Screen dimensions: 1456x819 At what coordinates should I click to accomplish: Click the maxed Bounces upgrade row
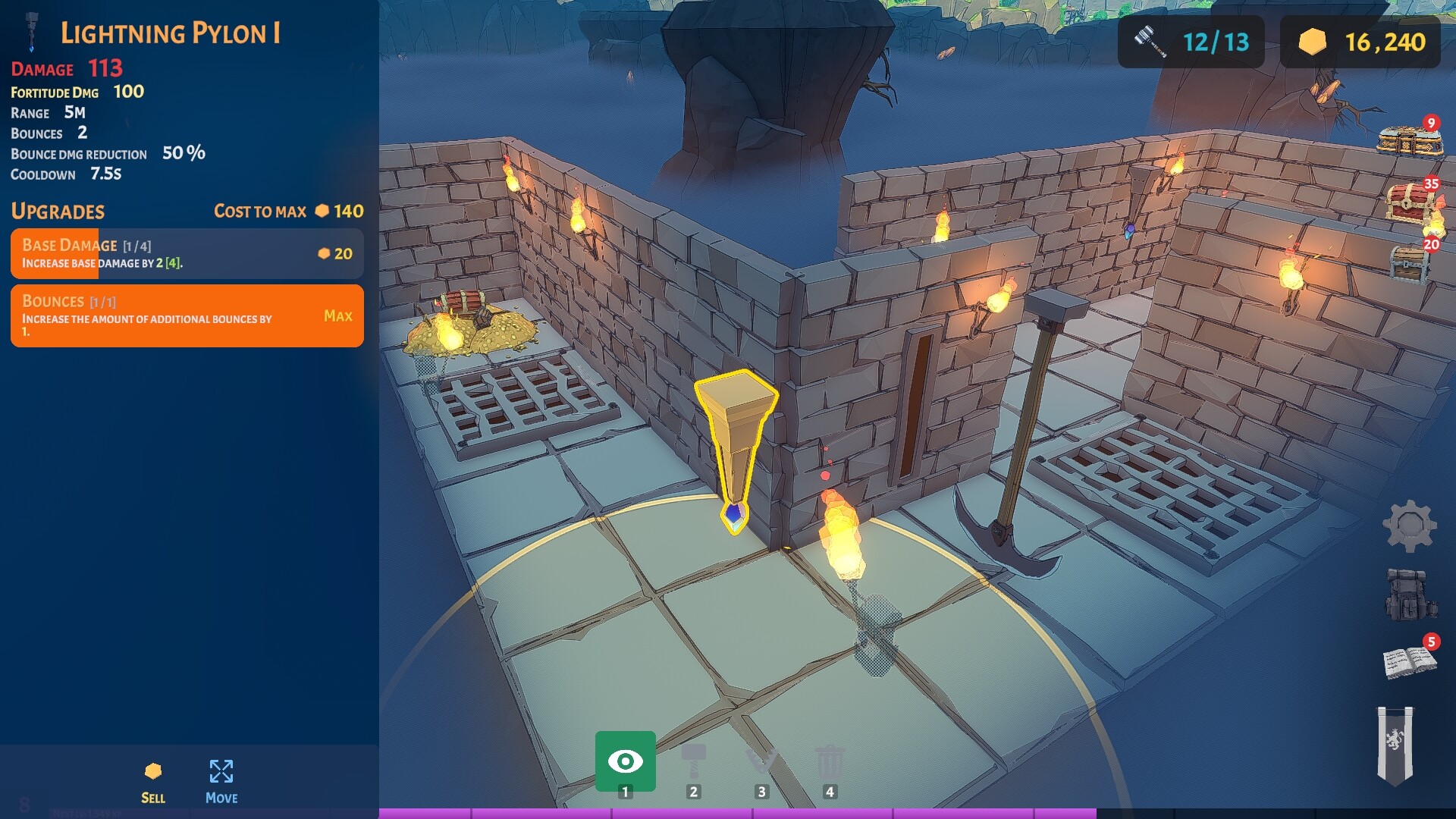point(187,316)
